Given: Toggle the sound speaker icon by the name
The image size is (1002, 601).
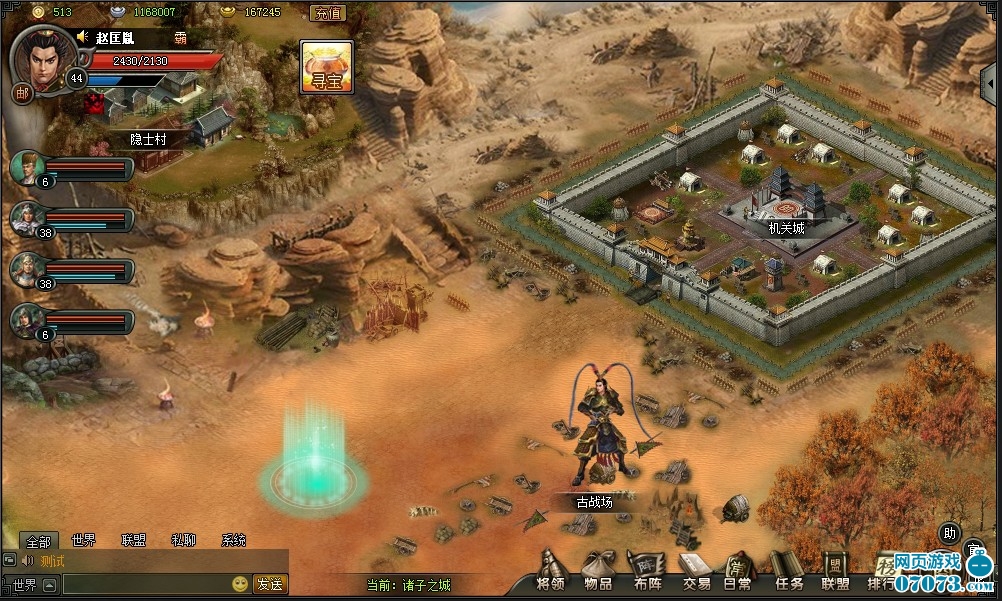Looking at the screenshot, I should click(82, 37).
